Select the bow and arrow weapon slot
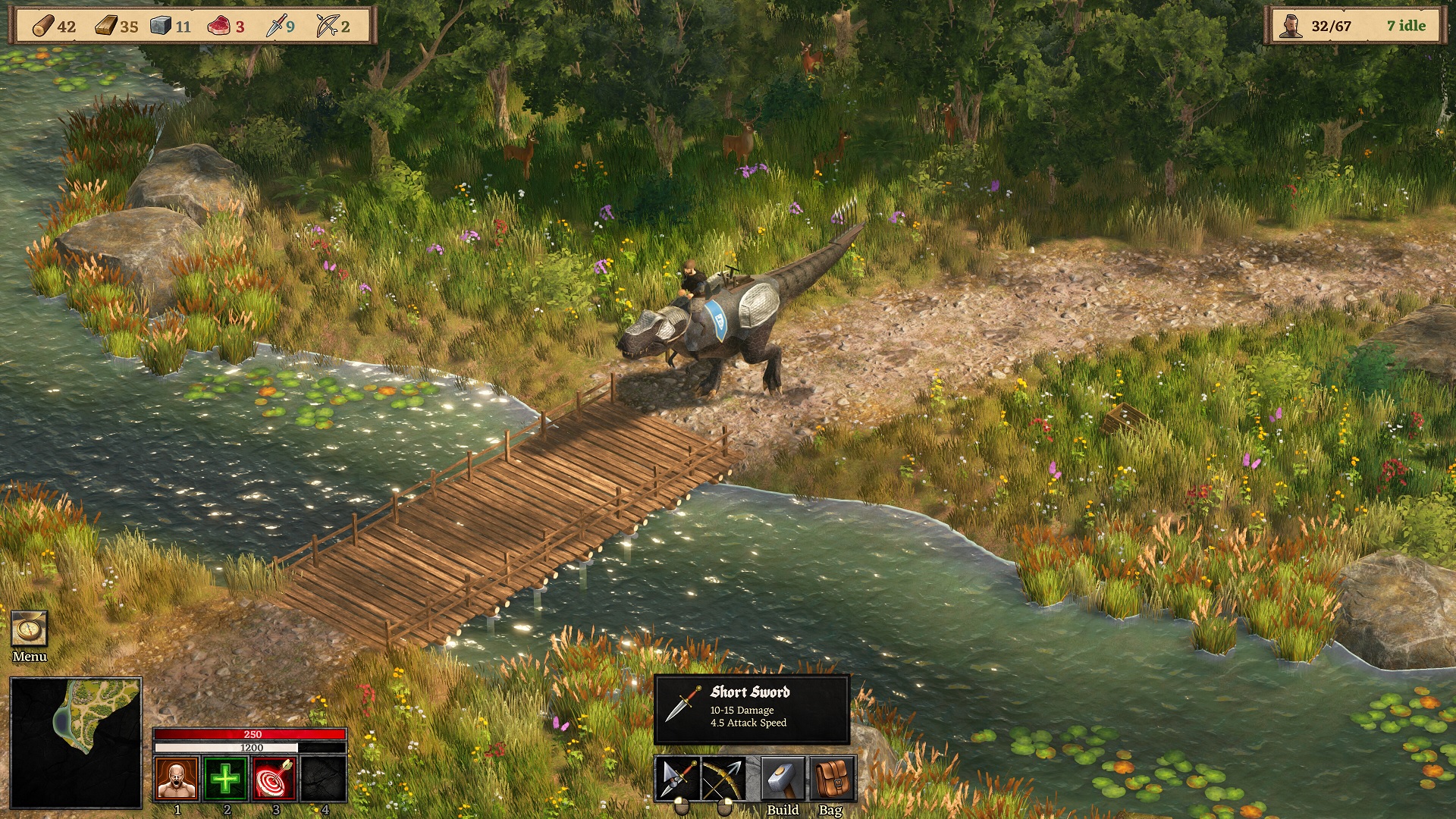Image resolution: width=1456 pixels, height=819 pixels. coord(723,778)
